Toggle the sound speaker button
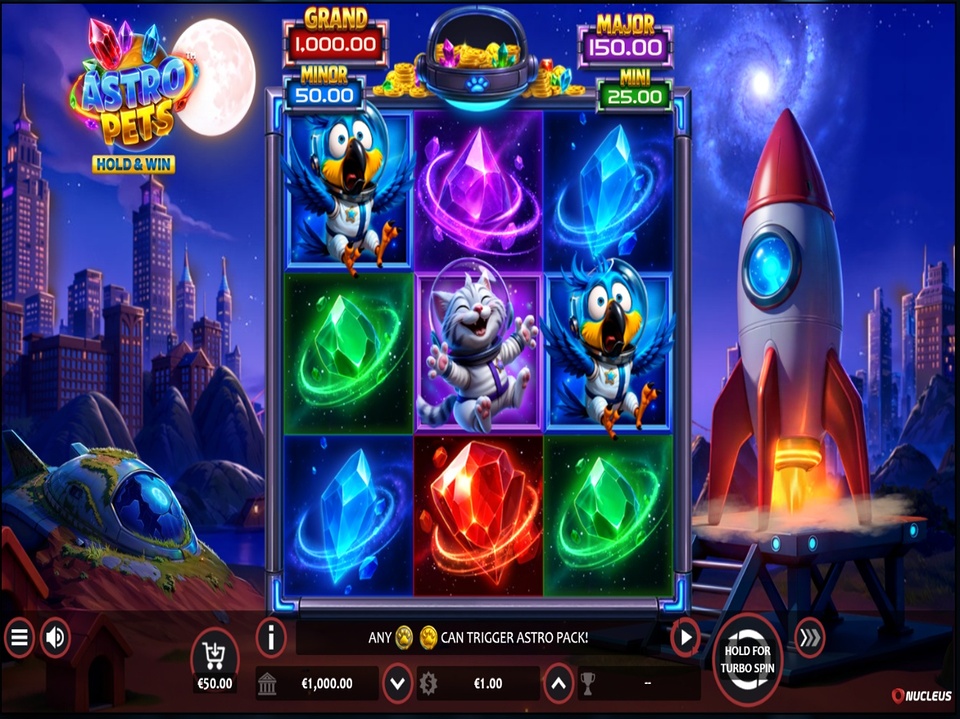960x719 pixels. (54, 638)
